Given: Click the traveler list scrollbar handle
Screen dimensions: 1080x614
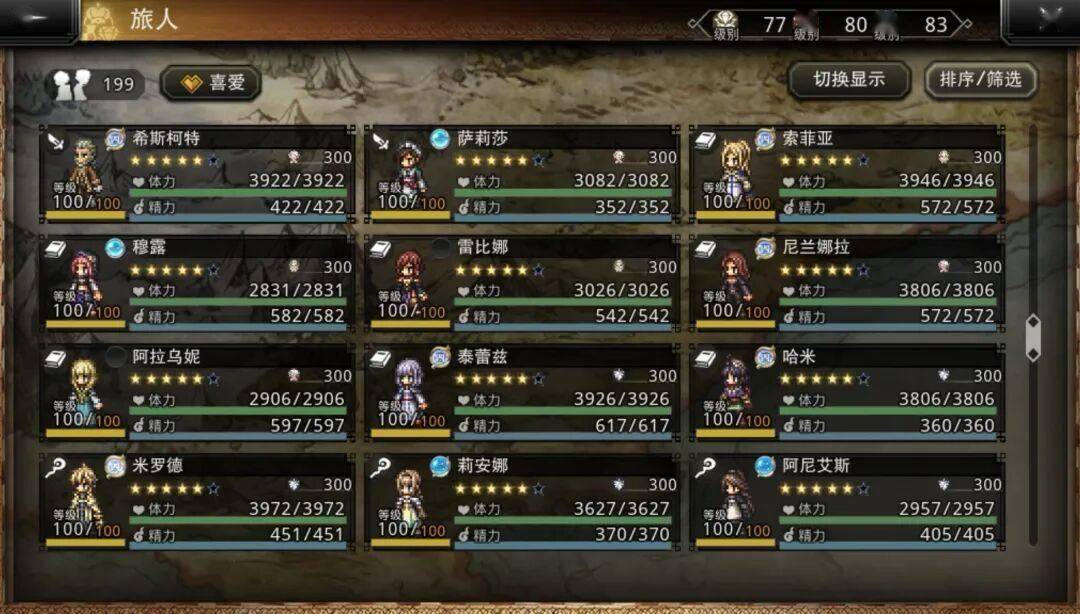Looking at the screenshot, I should 1033,338.
